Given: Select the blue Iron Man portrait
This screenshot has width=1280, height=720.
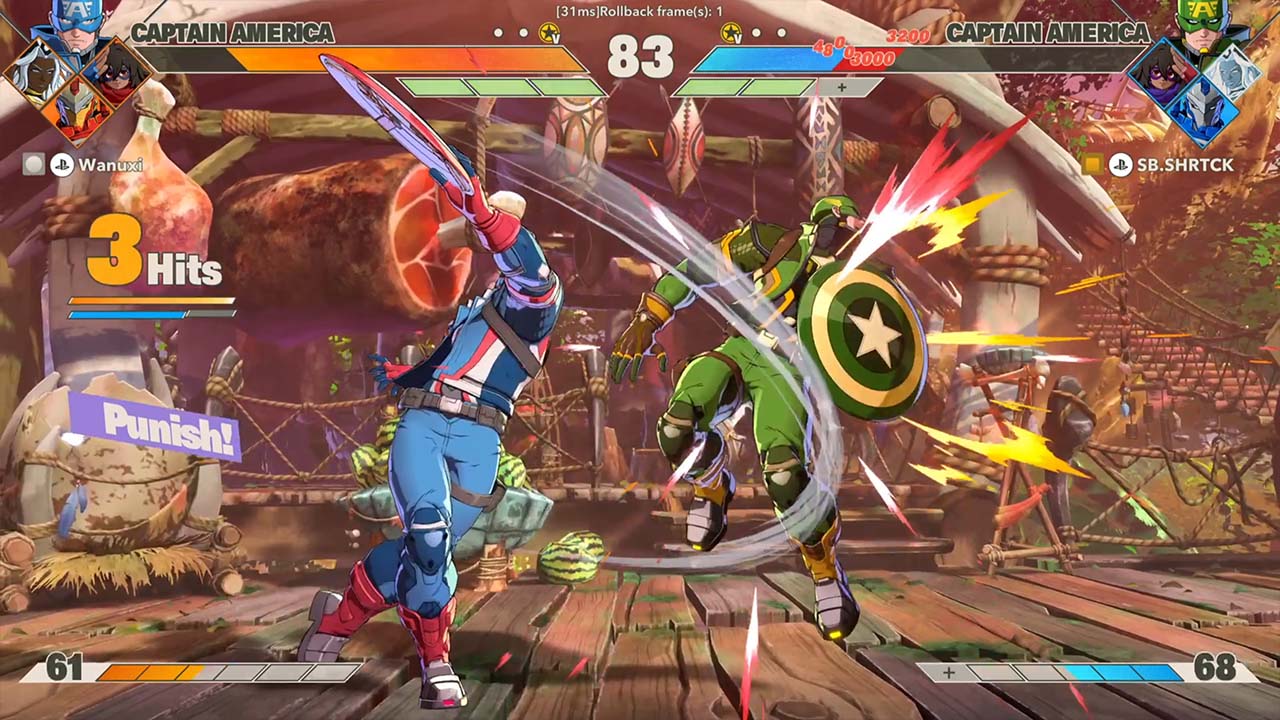Looking at the screenshot, I should pyautogui.click(x=1203, y=110).
